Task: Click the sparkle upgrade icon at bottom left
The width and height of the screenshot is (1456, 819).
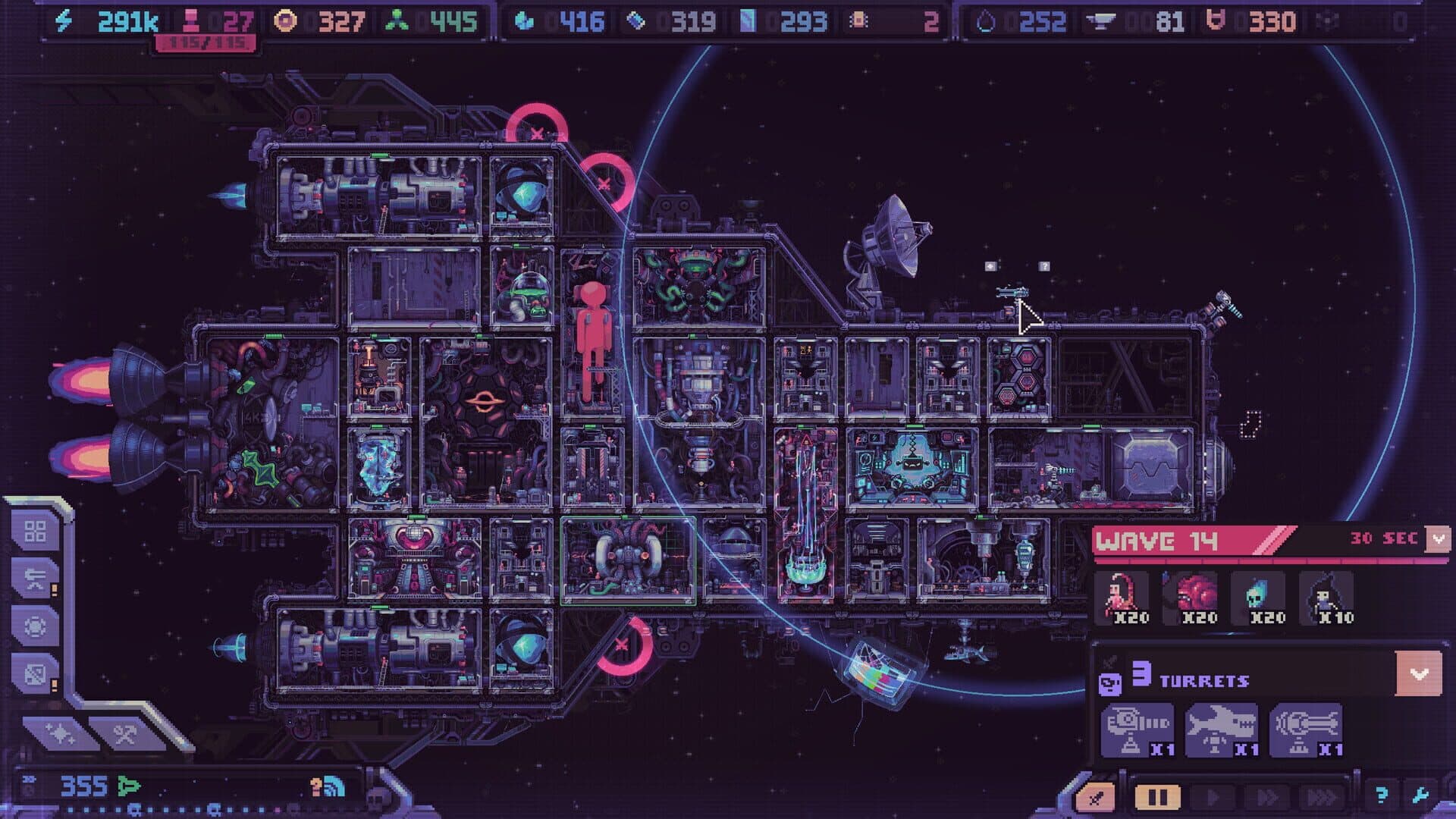Action: click(x=59, y=732)
